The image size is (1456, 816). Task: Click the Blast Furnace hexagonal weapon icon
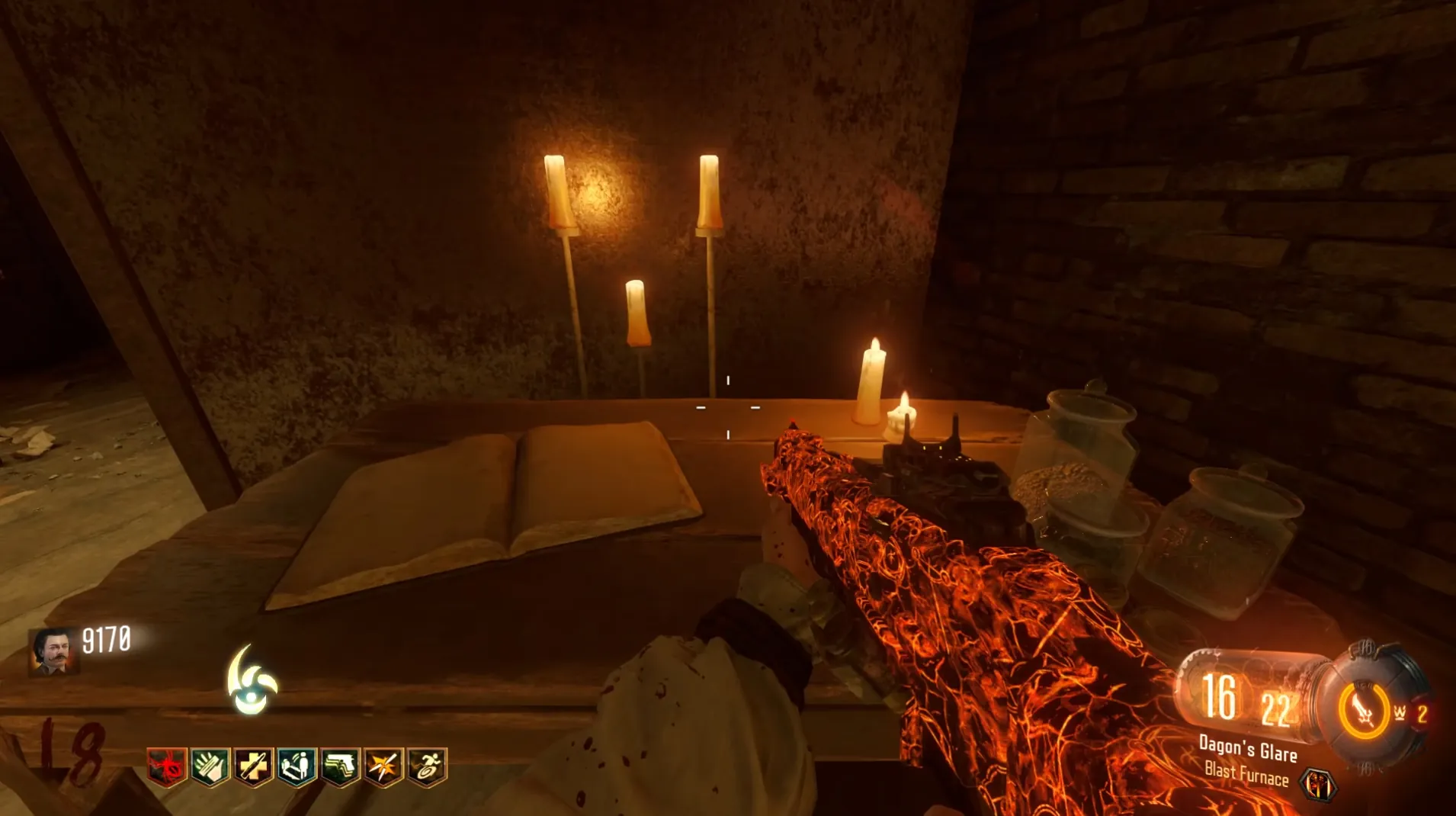(x=1318, y=784)
